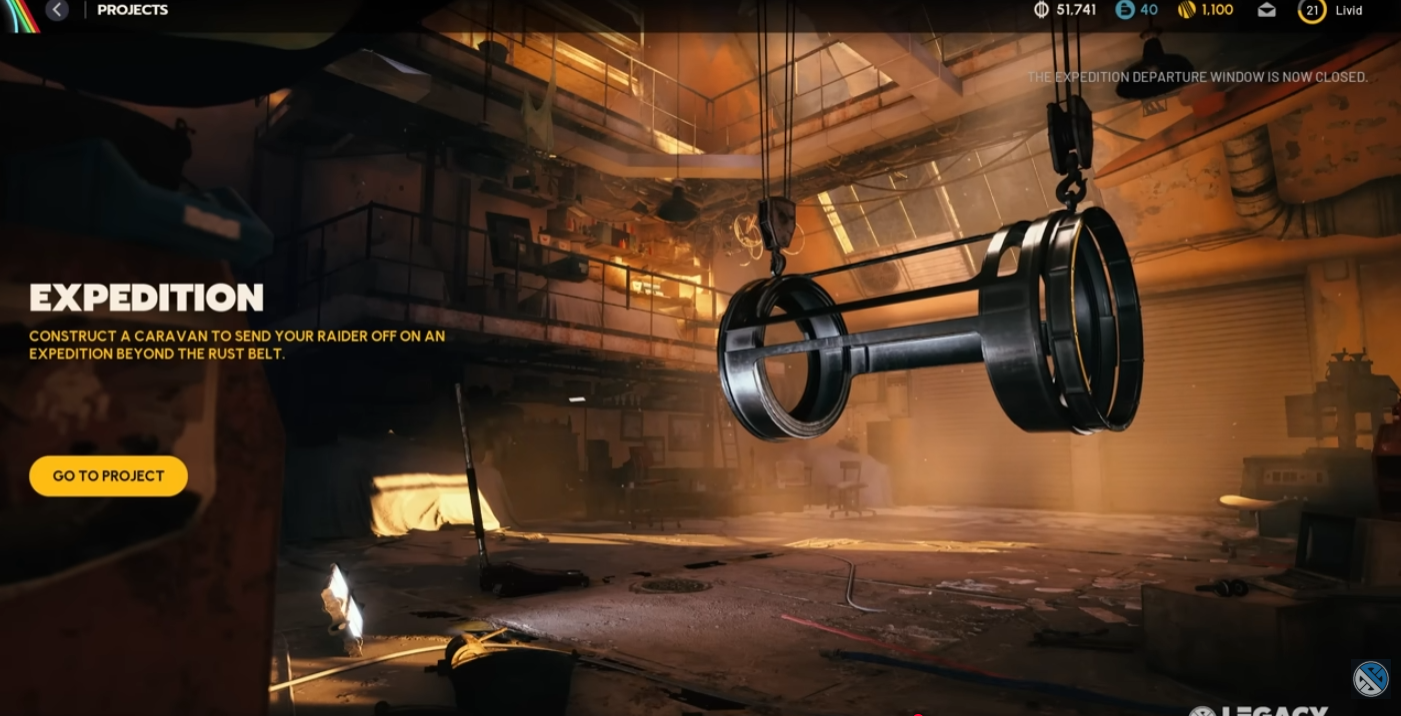Click the white coin currency icon

1041,10
